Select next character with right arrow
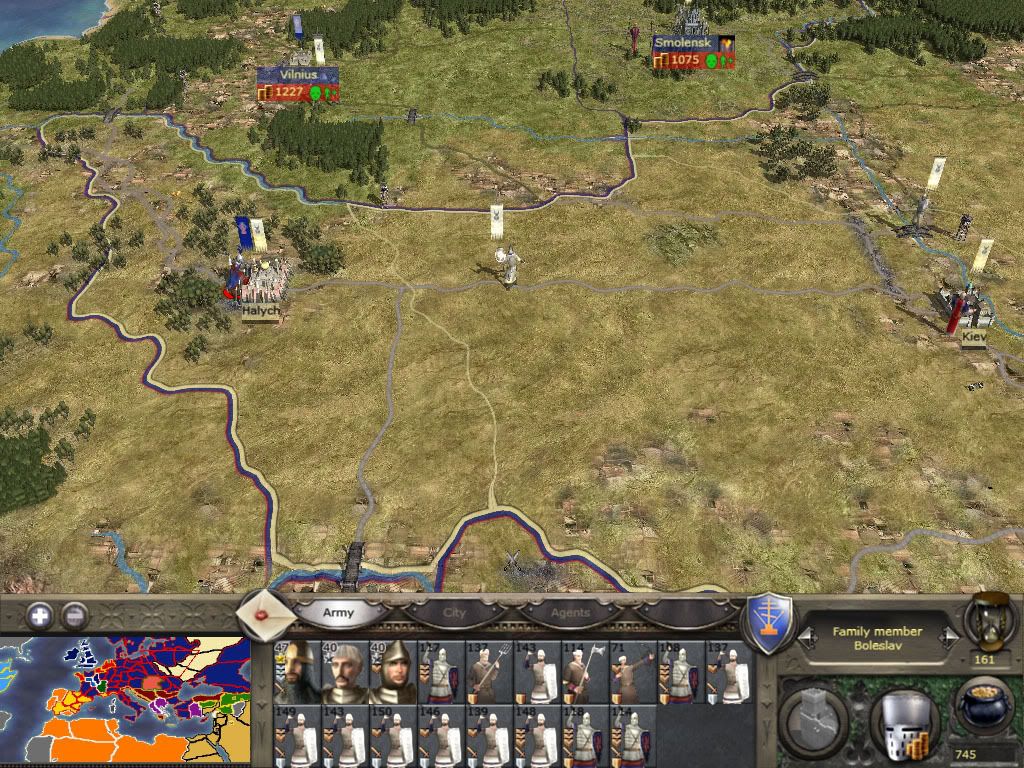The width and height of the screenshot is (1024, 768). (x=950, y=638)
